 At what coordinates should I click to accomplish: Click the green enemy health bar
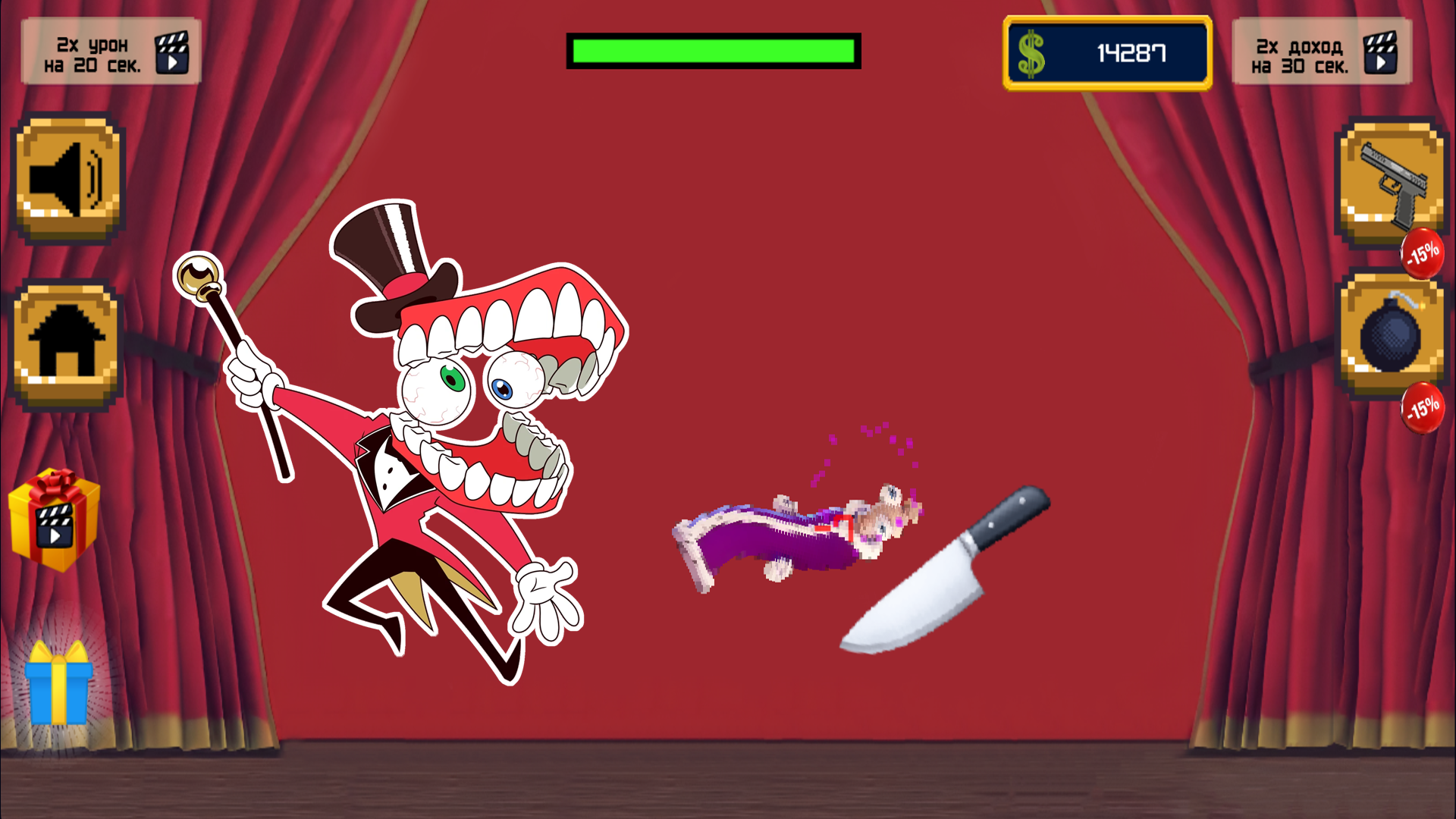pos(713,50)
